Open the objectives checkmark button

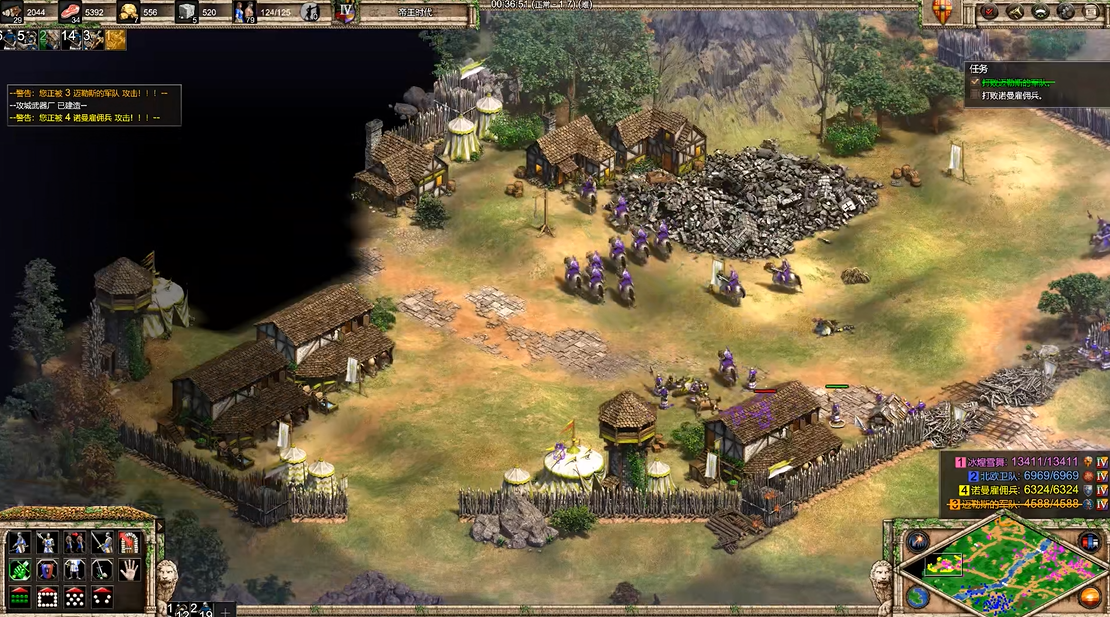pyautogui.click(x=990, y=12)
